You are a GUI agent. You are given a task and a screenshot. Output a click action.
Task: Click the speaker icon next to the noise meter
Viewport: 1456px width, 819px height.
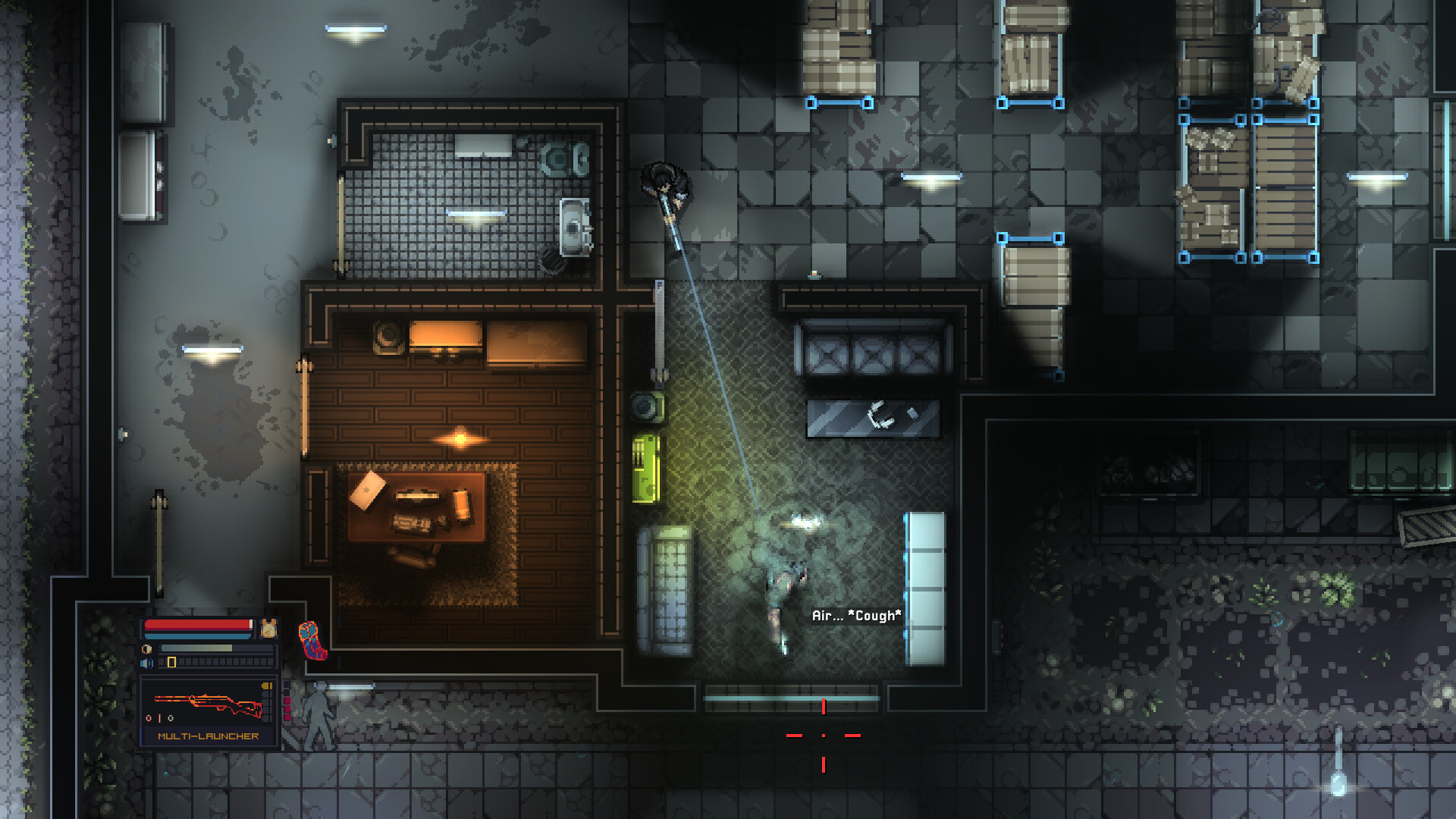[x=146, y=663]
